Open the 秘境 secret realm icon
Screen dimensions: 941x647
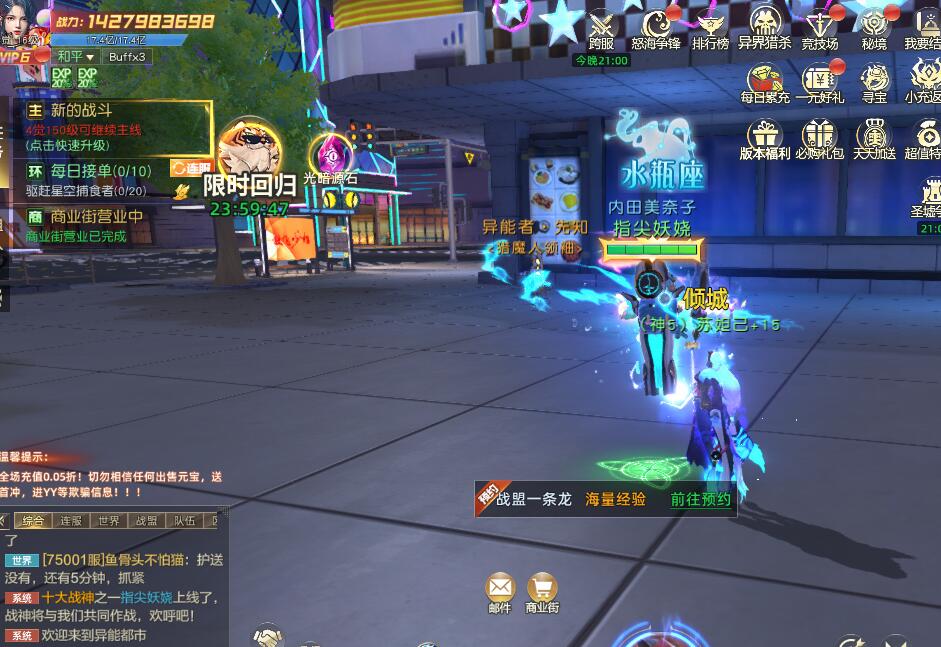pos(874,26)
